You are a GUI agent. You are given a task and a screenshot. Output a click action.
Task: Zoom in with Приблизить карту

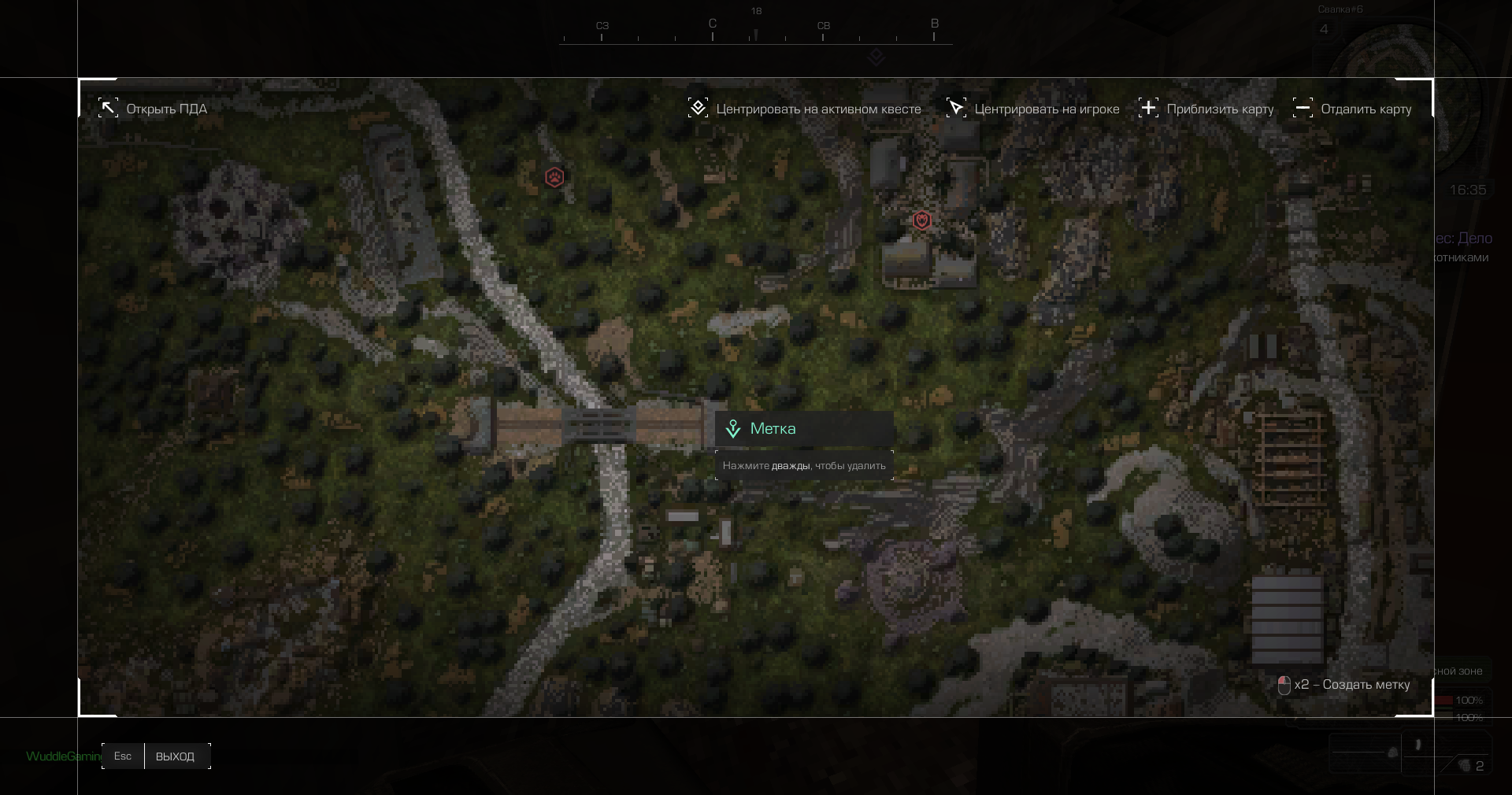click(x=1206, y=109)
